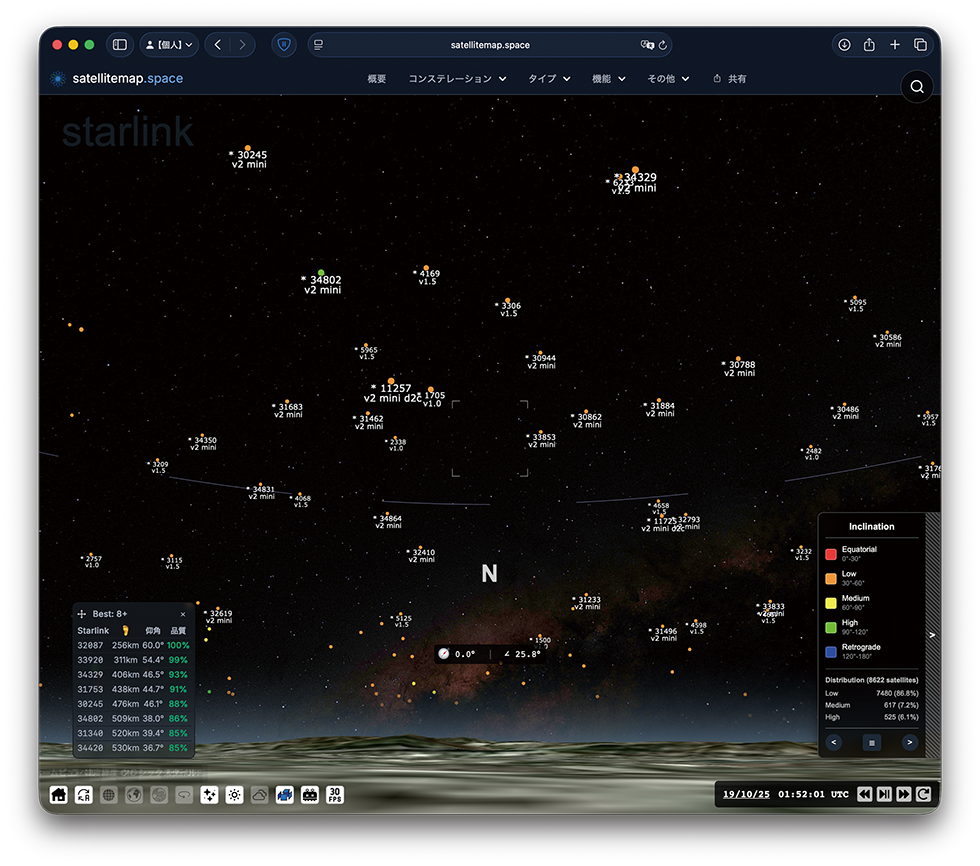Toggle play/pause of time simulation

pos(884,794)
